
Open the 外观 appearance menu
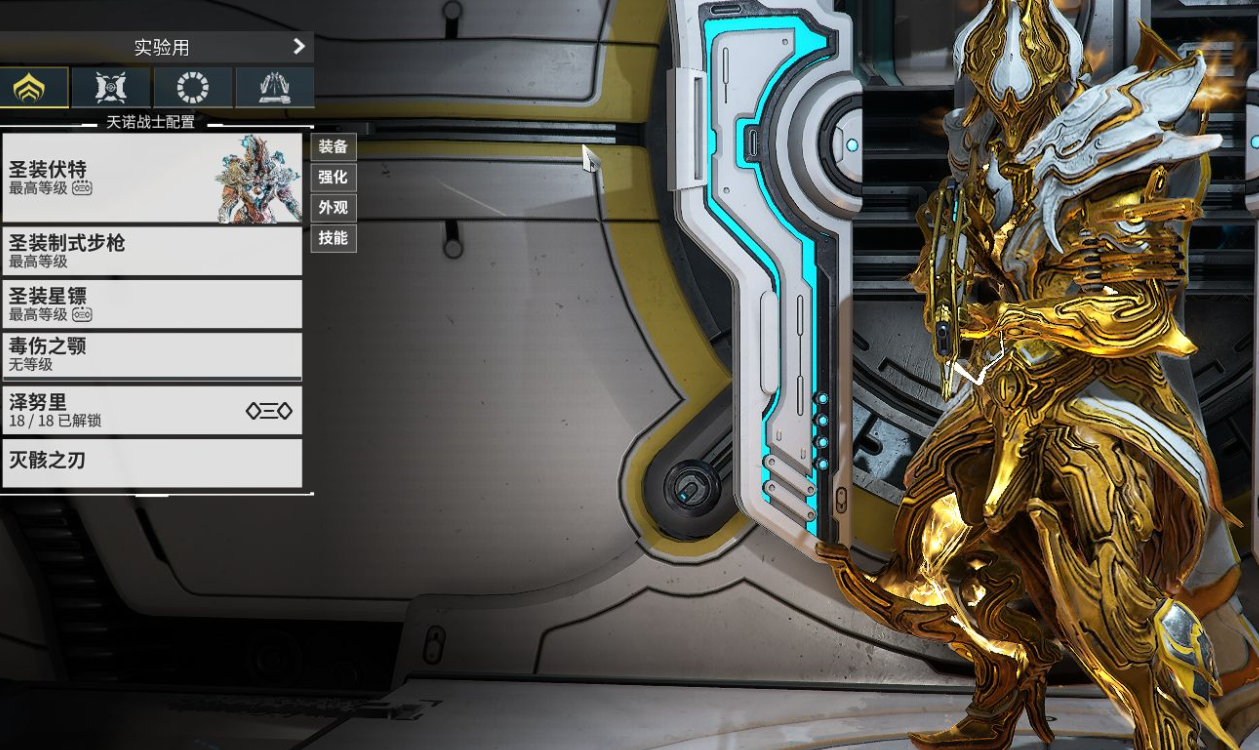pyautogui.click(x=333, y=208)
